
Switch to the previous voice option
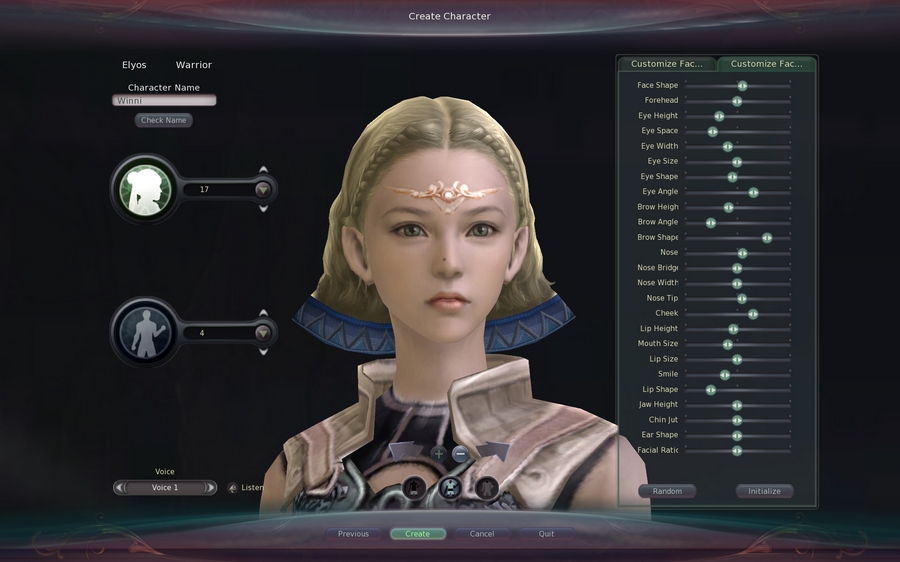120,488
